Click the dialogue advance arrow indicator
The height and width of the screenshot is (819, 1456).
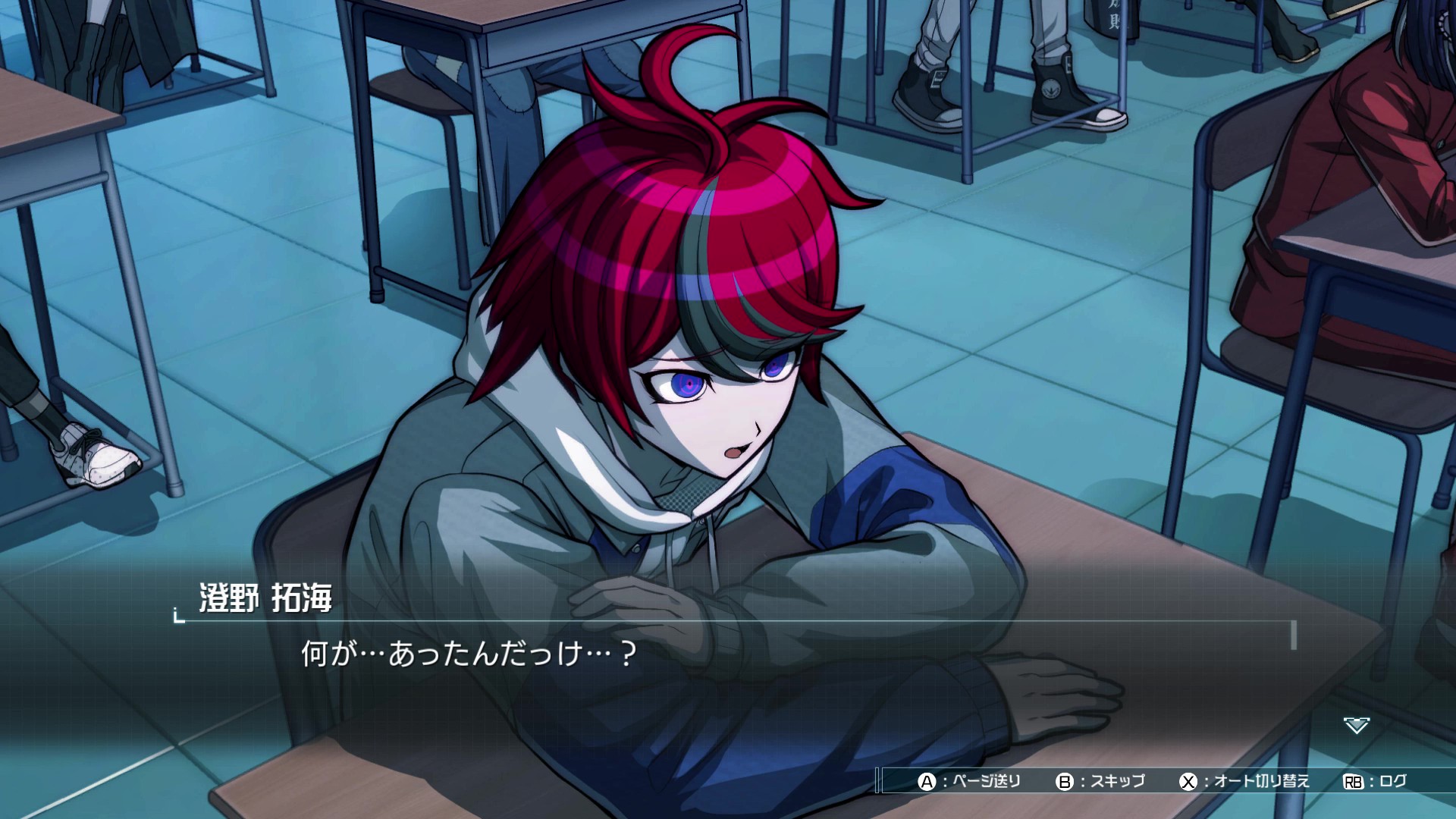pyautogui.click(x=1356, y=726)
